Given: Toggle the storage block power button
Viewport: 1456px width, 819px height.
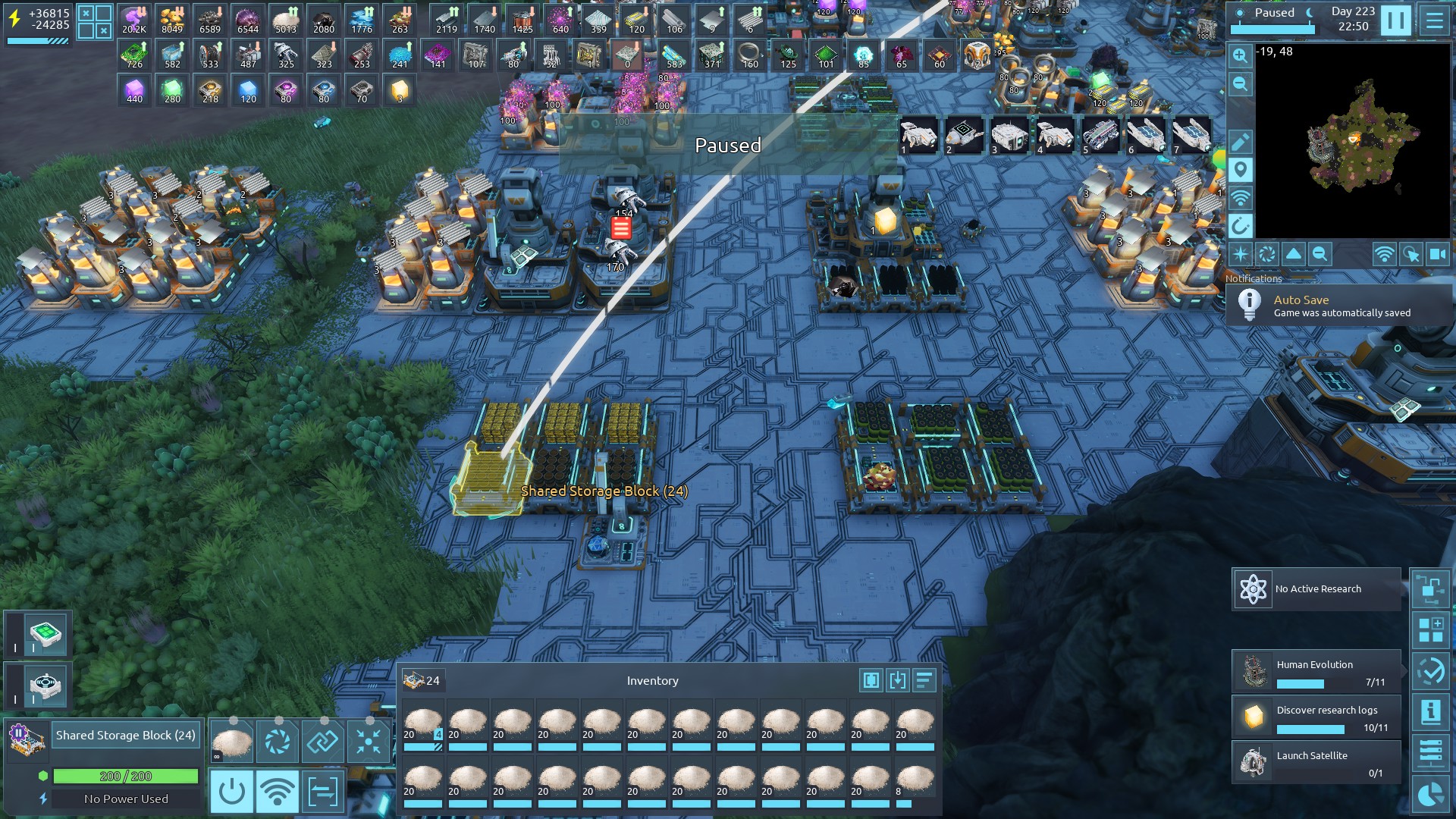Looking at the screenshot, I should 231,792.
